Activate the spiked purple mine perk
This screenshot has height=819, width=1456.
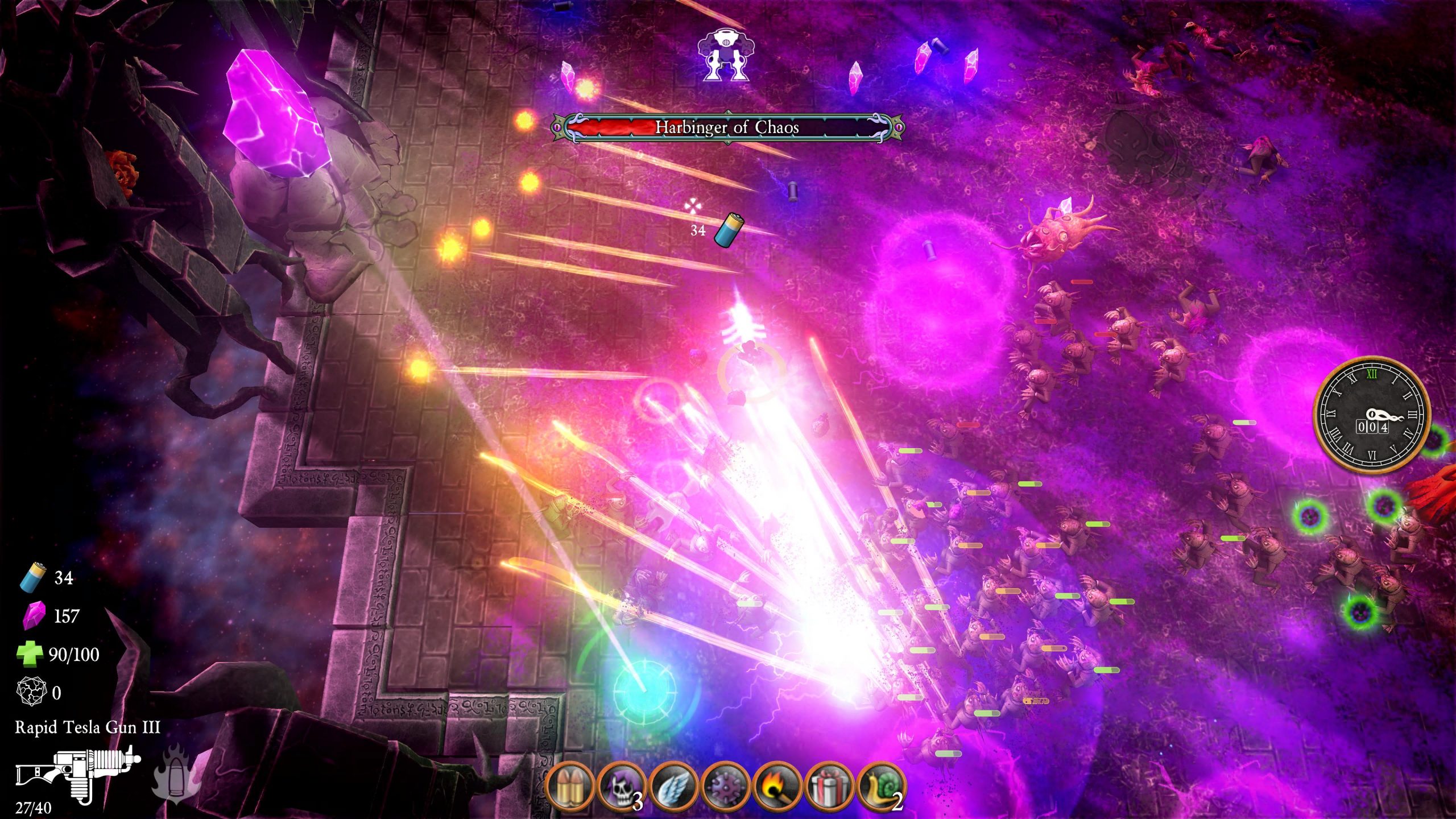tap(726, 787)
